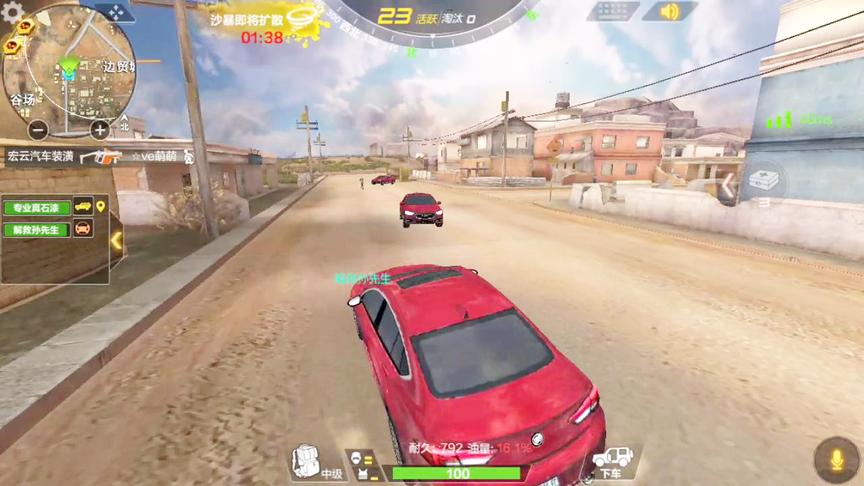The height and width of the screenshot is (486, 864).
Task: Zoom in the minimap with plus
Action: coord(100,129)
